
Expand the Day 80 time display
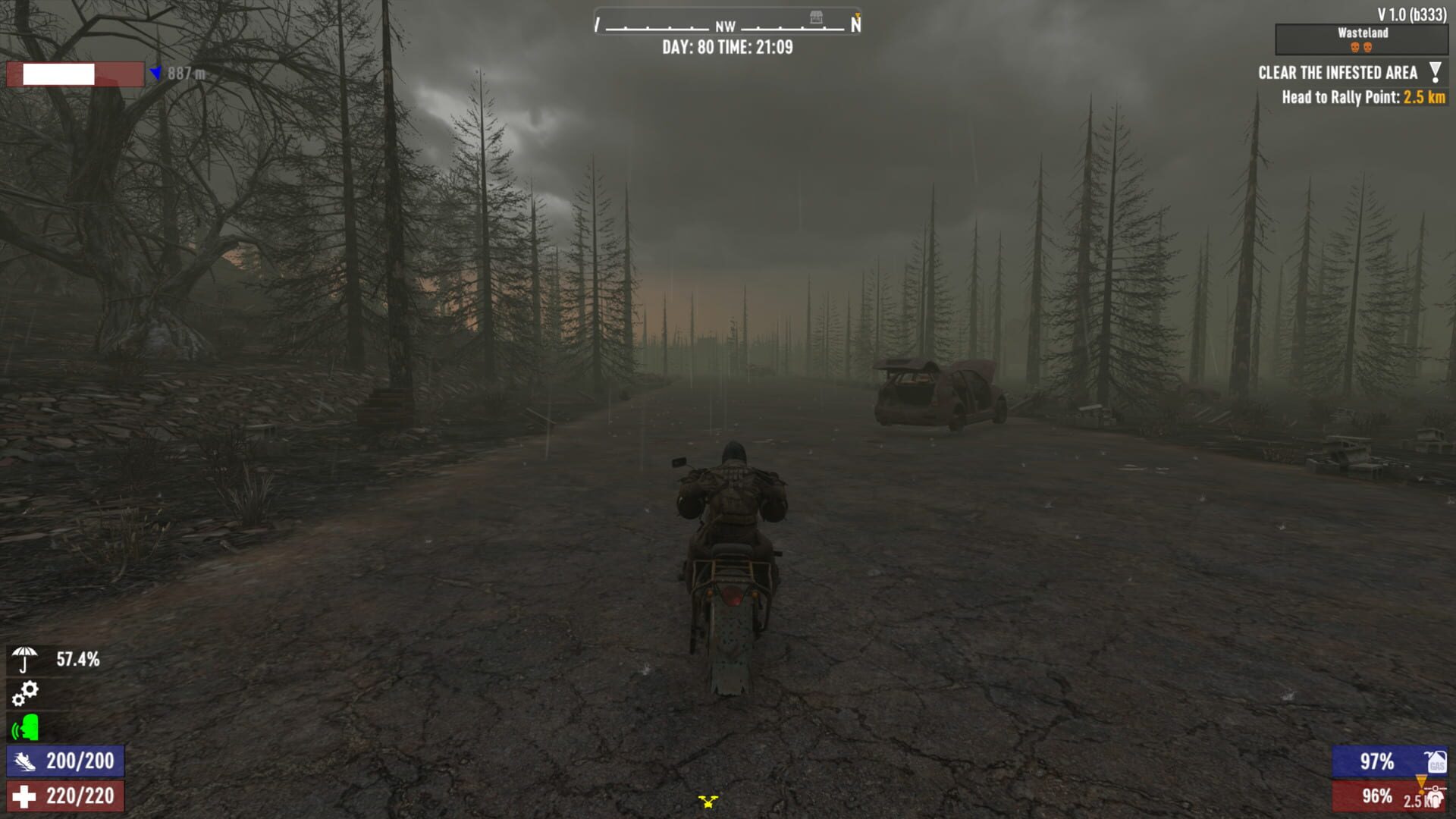point(726,47)
